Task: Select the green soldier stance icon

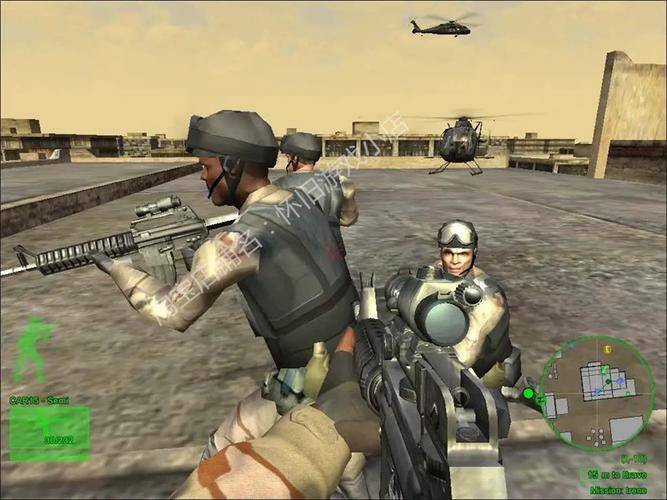Action: coord(34,349)
